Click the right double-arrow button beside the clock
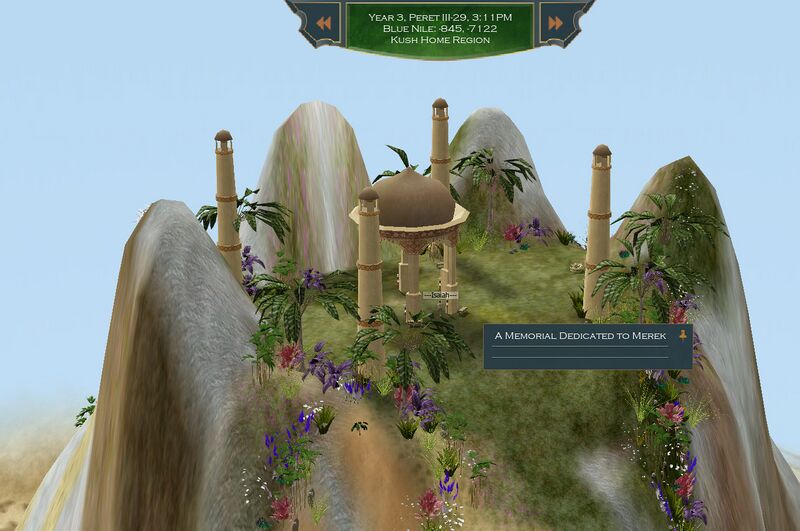800x531 pixels. click(555, 23)
